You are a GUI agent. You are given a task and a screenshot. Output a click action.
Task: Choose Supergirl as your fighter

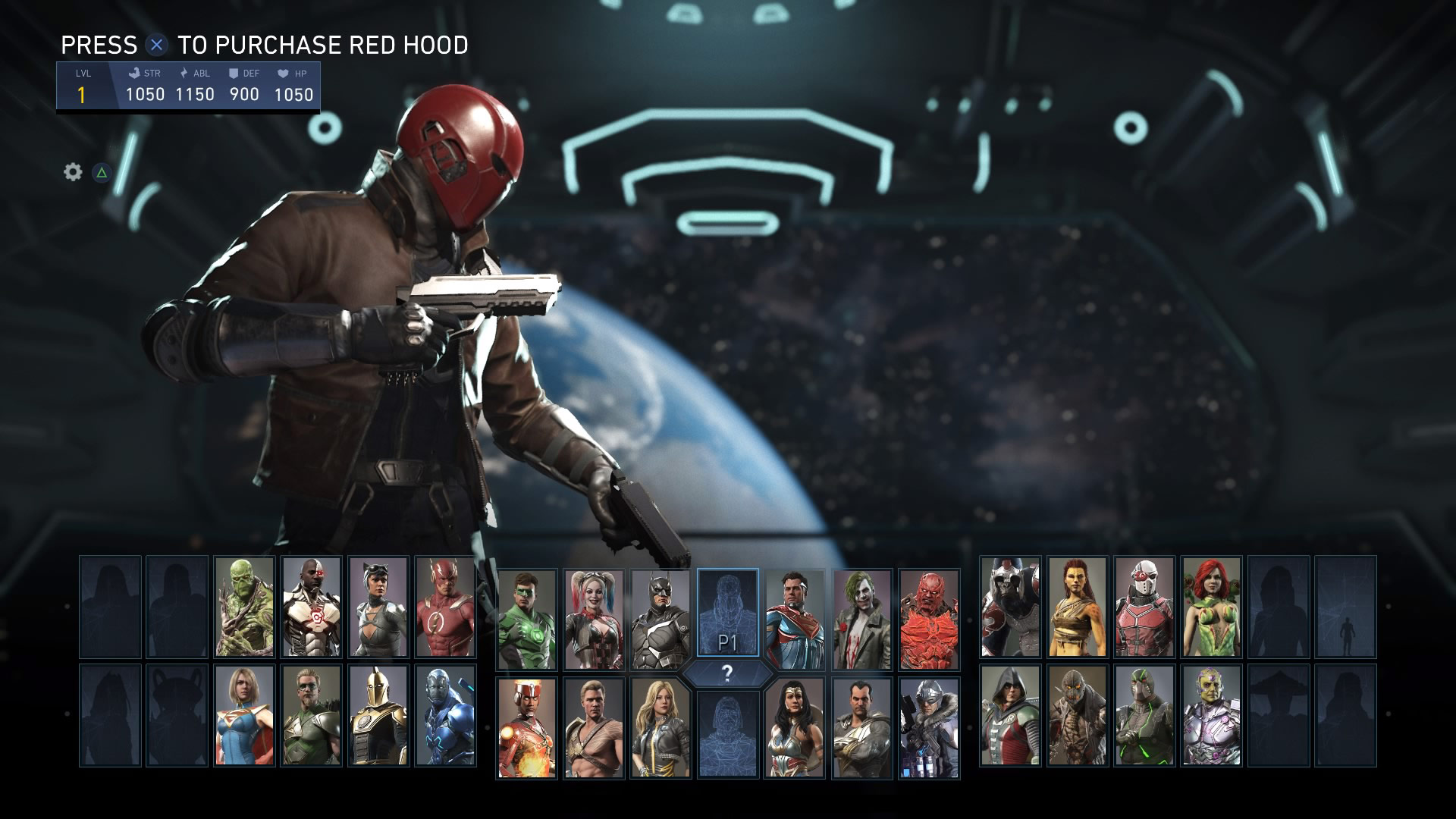click(x=244, y=715)
